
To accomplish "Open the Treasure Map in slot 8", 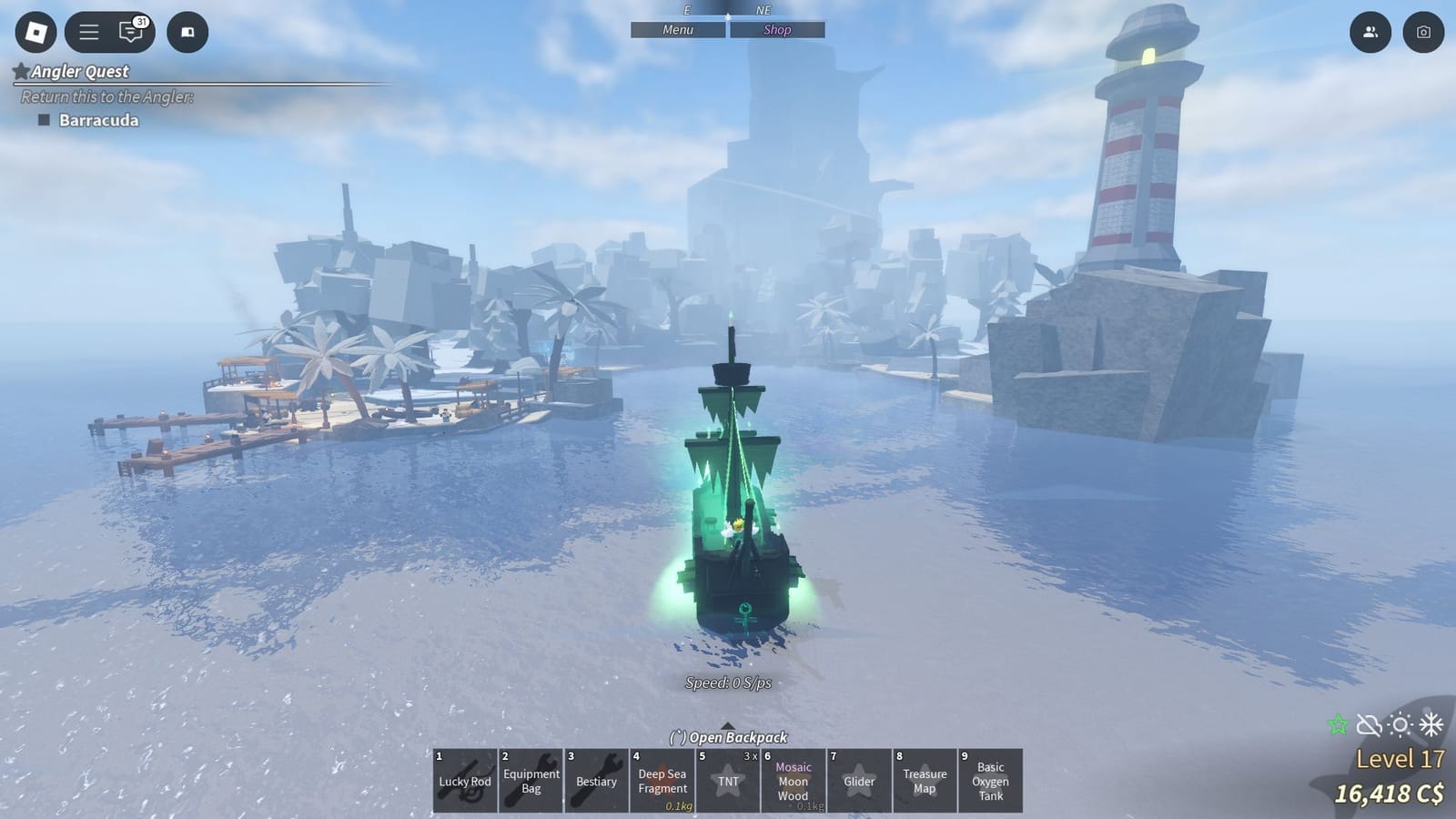I will click(925, 781).
